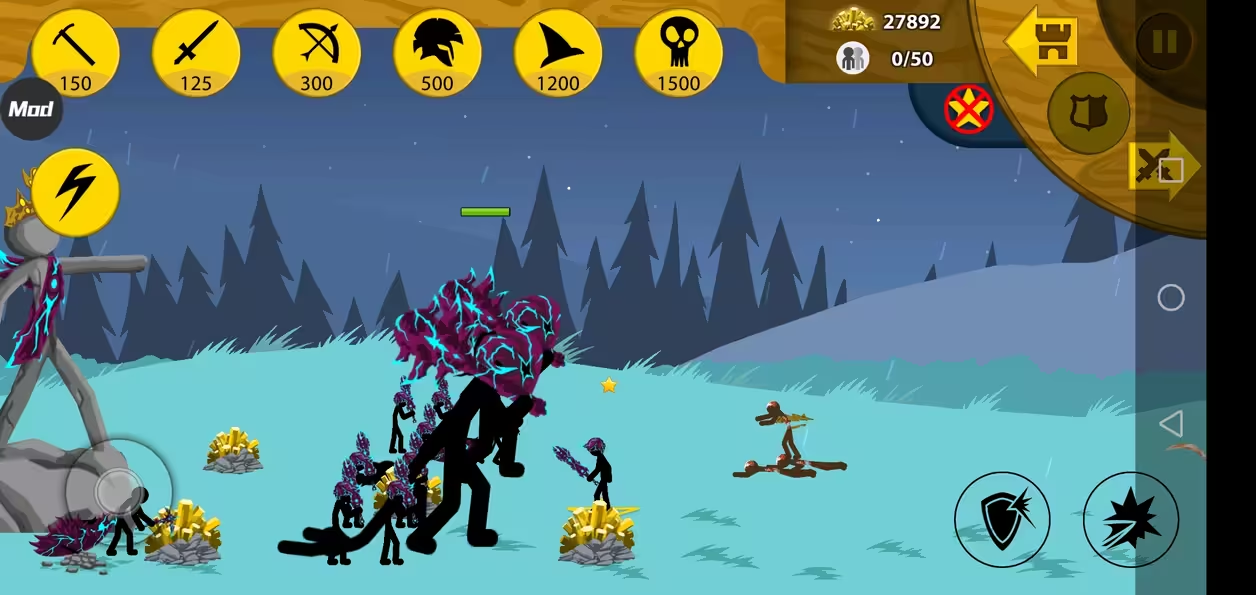Open the Mod menu
Viewport: 1256px width, 595px height.
[x=30, y=109]
